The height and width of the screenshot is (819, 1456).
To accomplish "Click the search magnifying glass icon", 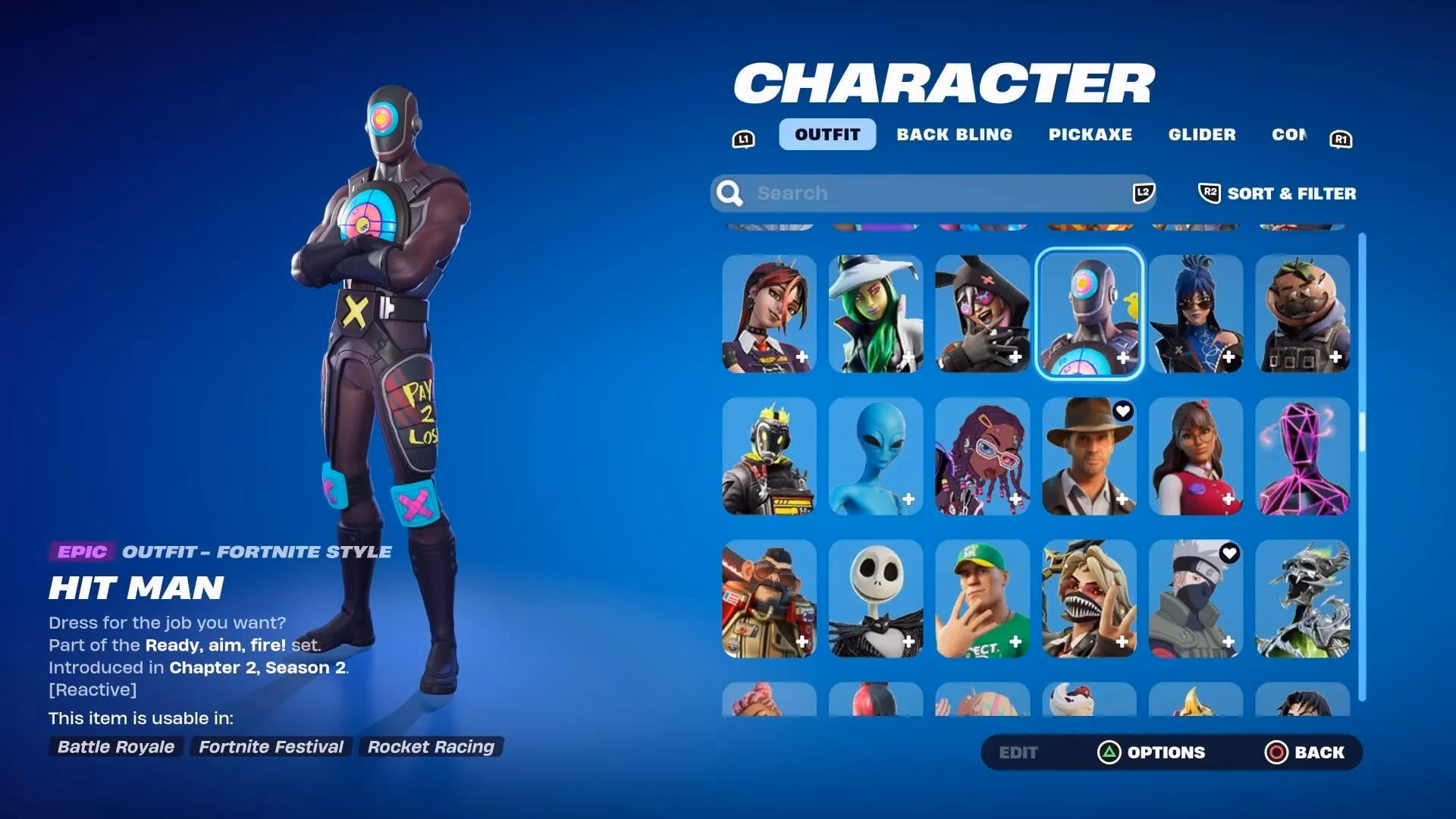I will click(730, 193).
